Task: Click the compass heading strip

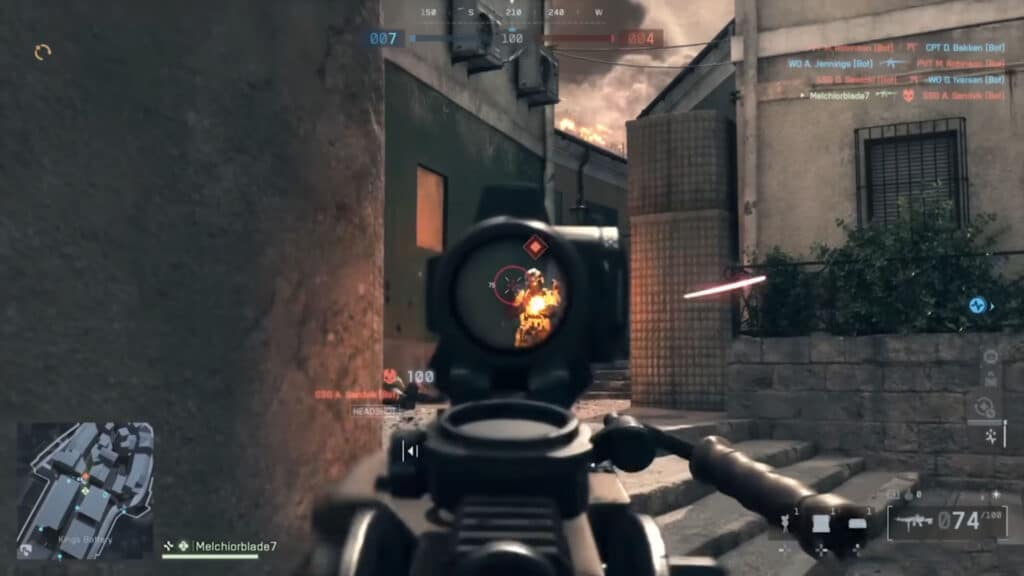Action: pyautogui.click(x=512, y=13)
